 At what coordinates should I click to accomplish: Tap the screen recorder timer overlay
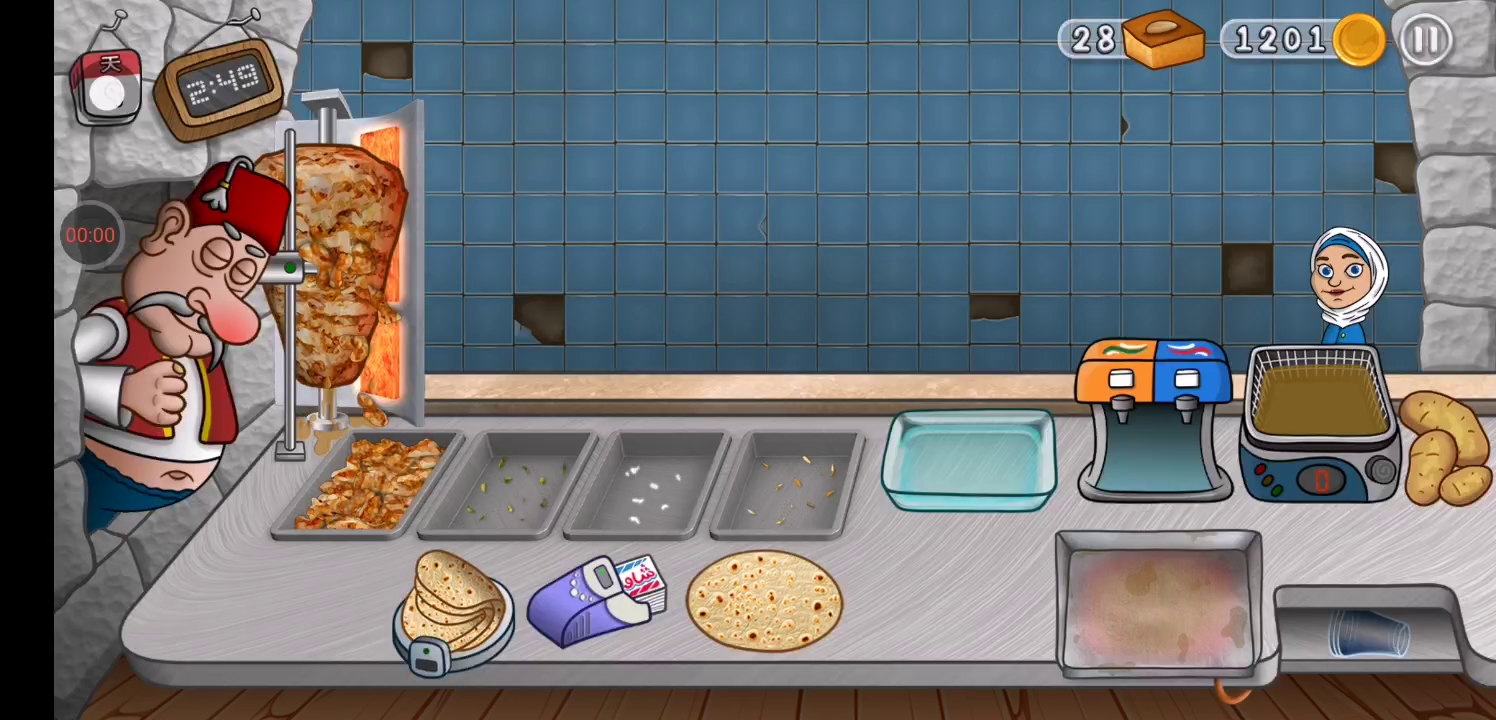coord(90,235)
